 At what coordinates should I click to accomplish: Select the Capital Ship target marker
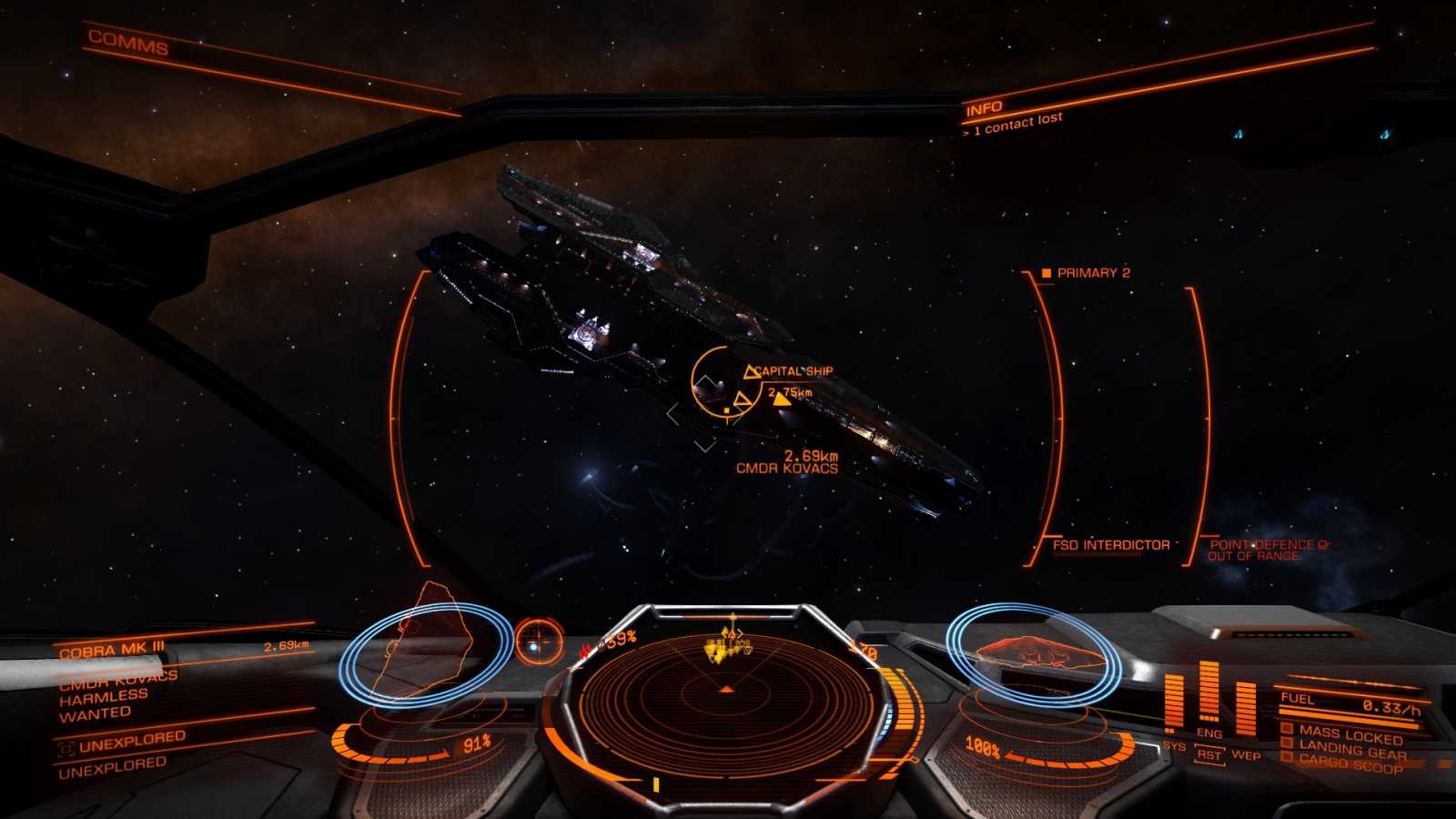(793, 371)
